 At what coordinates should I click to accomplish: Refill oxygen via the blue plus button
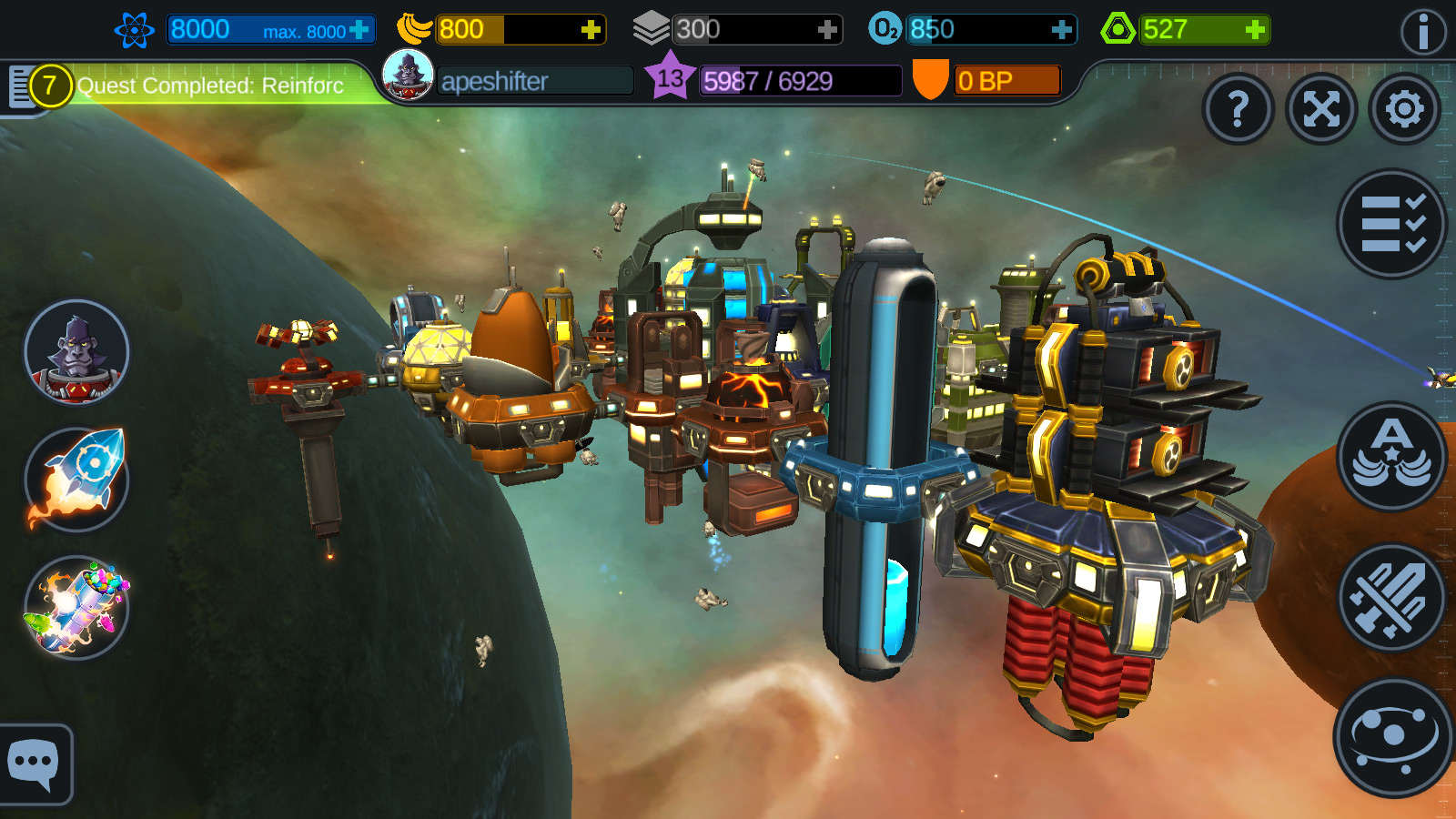[x=1061, y=30]
